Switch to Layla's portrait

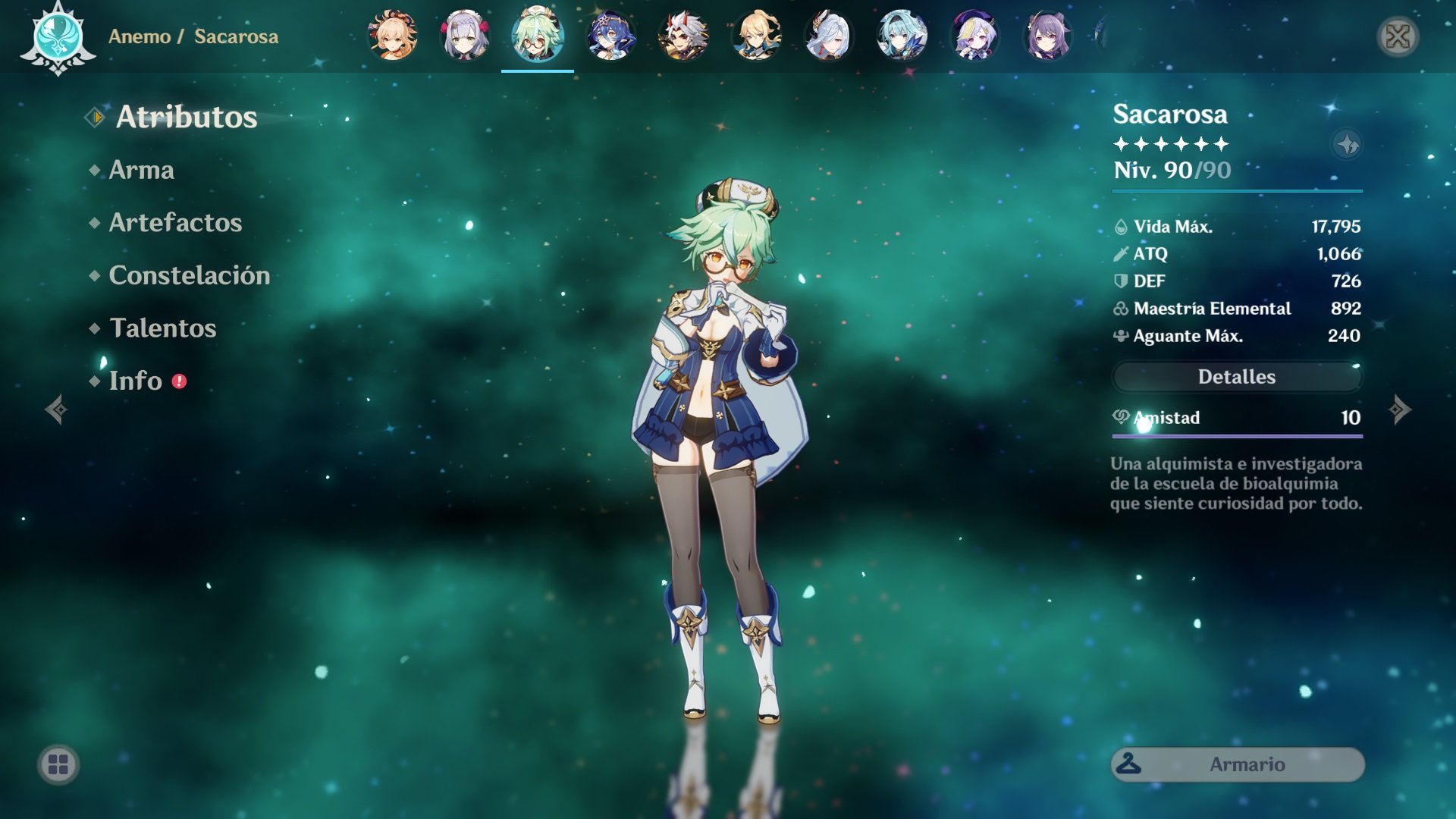pos(610,36)
